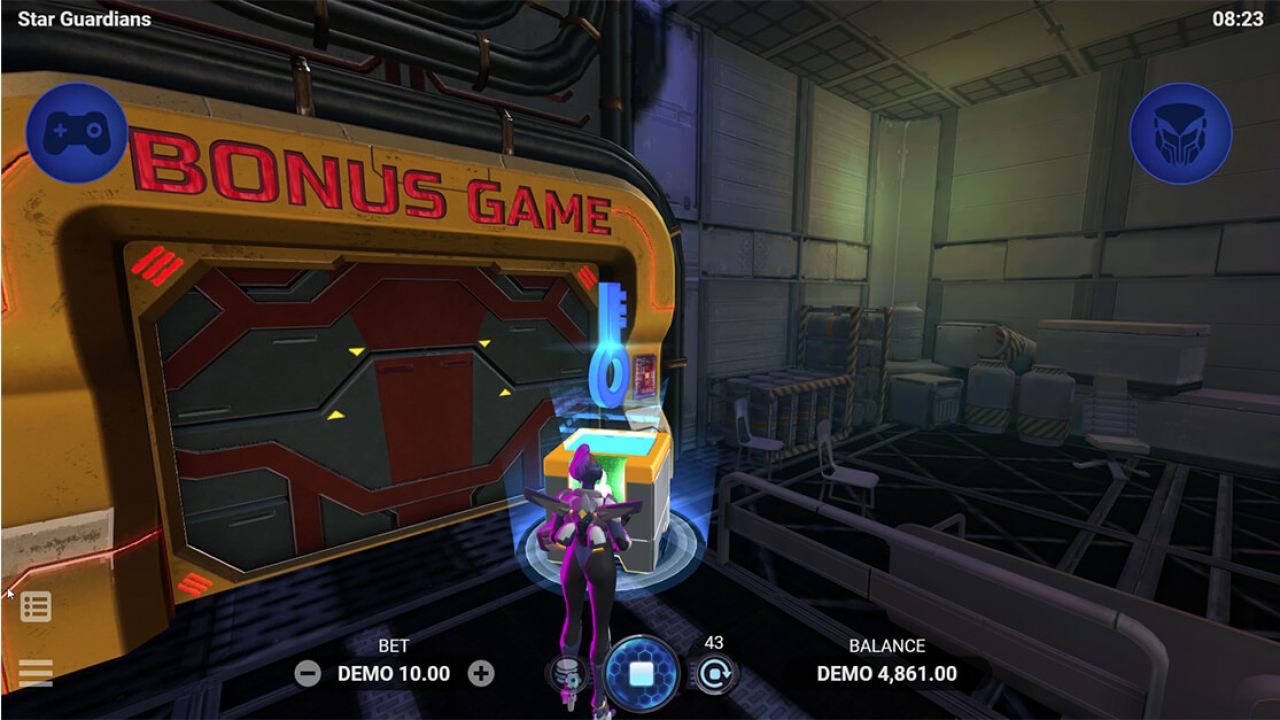This screenshot has height=720, width=1280.
Task: Click the Star Guardians title text
Action: click(x=85, y=18)
